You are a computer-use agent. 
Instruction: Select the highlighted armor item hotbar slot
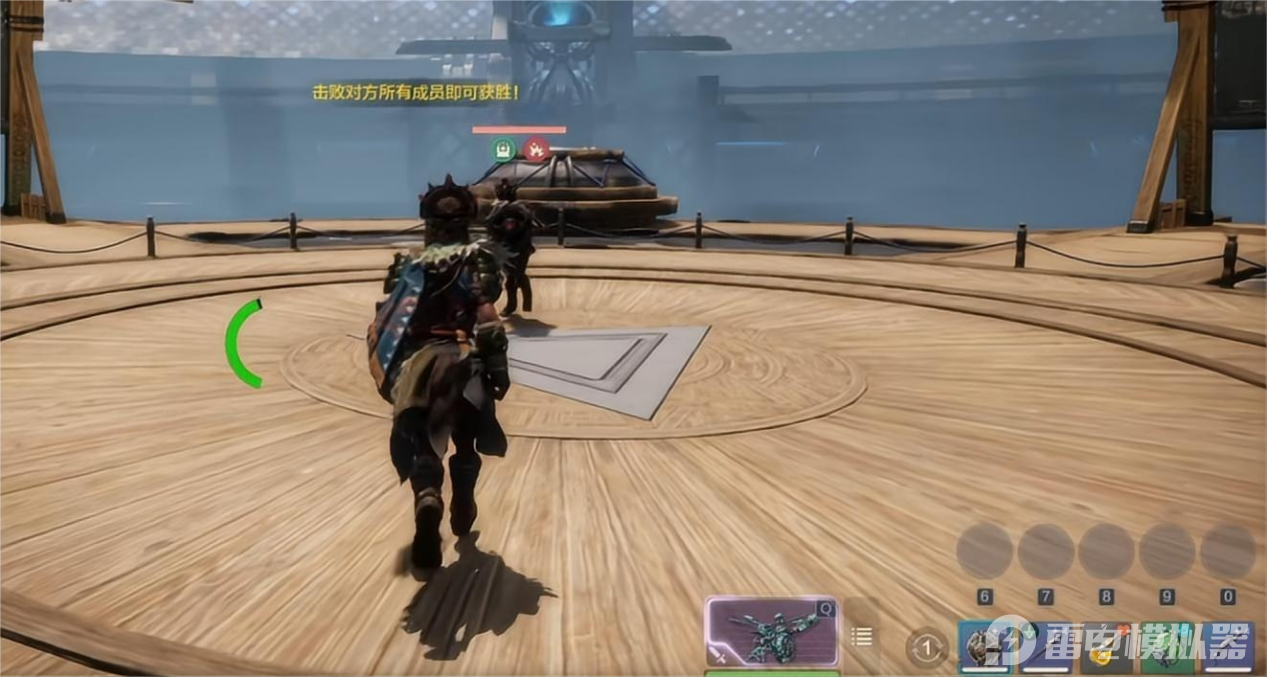[985, 647]
